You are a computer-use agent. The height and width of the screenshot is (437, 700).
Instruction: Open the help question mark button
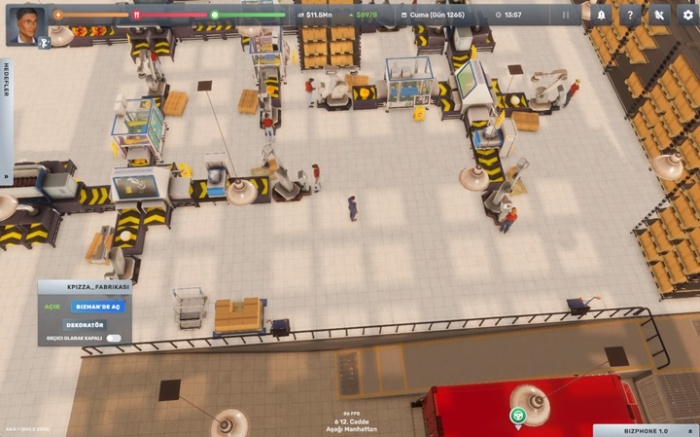630,15
